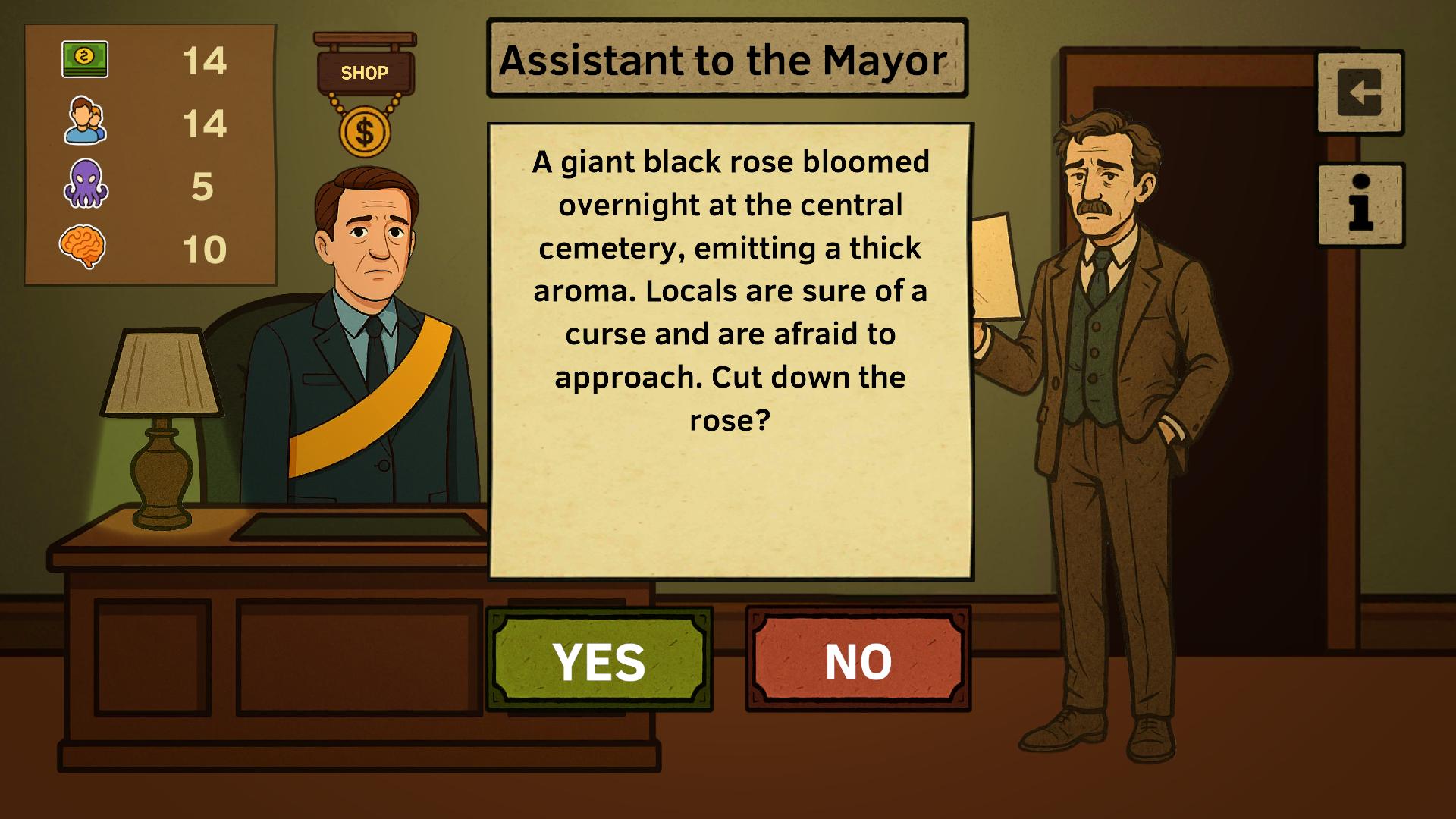Viewport: 1456px width, 819px height.
Task: Click the purple octopus resource icon
Action: [86, 184]
